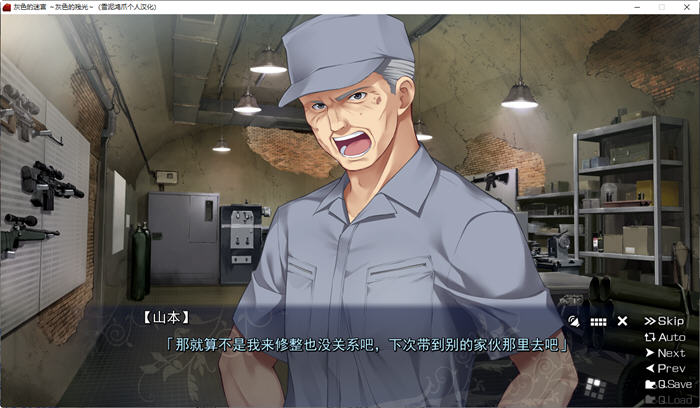Viewport: 700px width, 408px height.
Task: Advance with the Next button
Action: (x=664, y=353)
